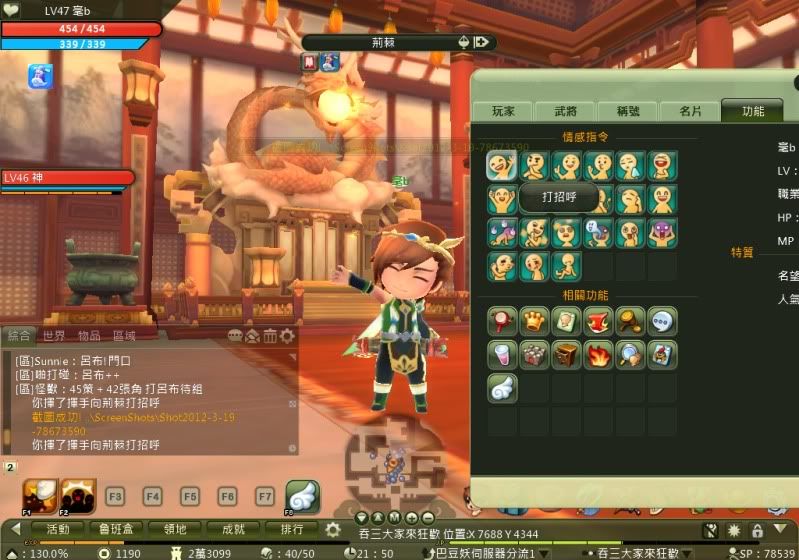This screenshot has height=560, width=799.
Task: Activate the white wing skill in F8 slot
Action: tap(302, 495)
